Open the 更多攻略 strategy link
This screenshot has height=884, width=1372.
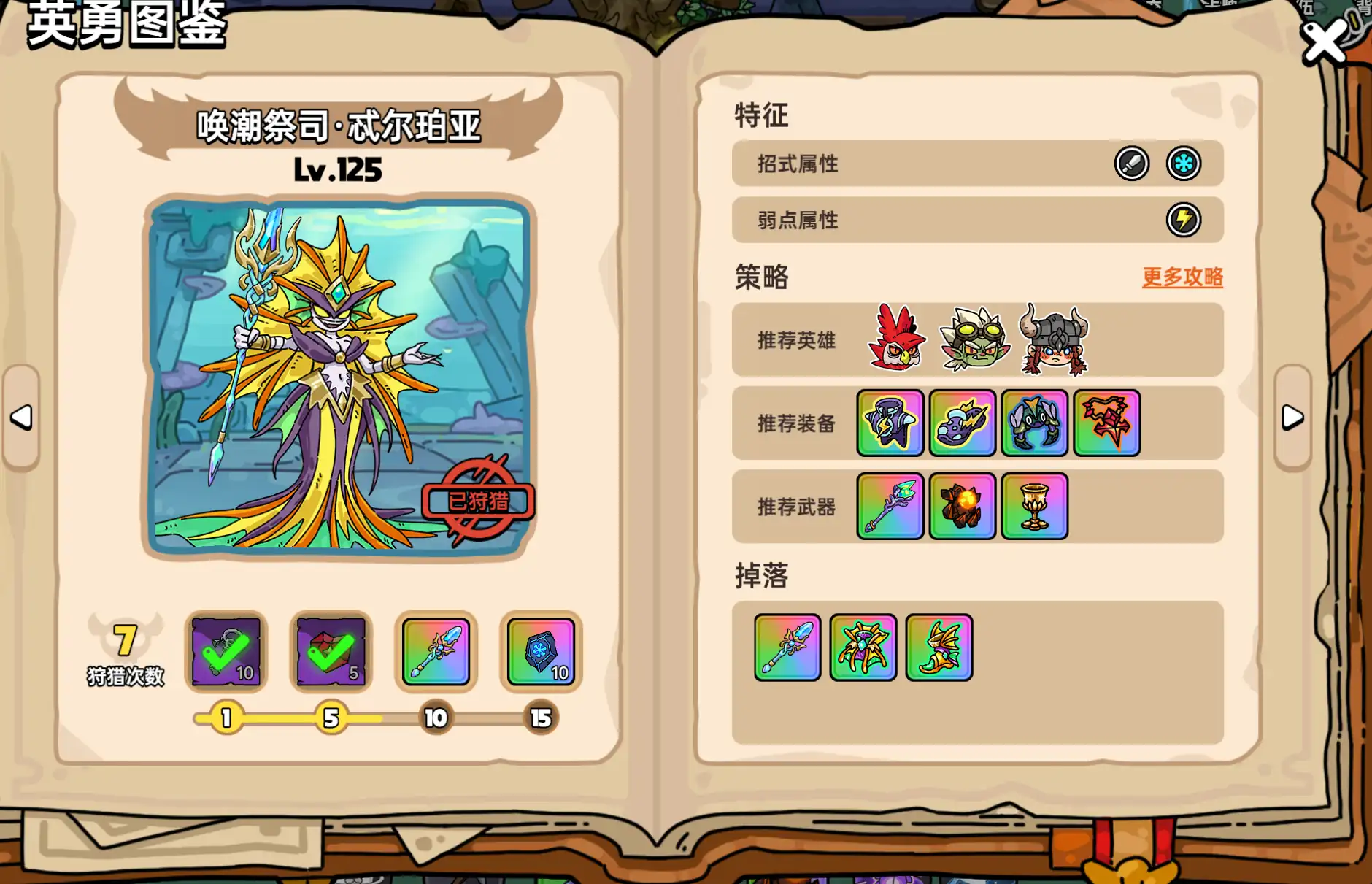[1182, 277]
